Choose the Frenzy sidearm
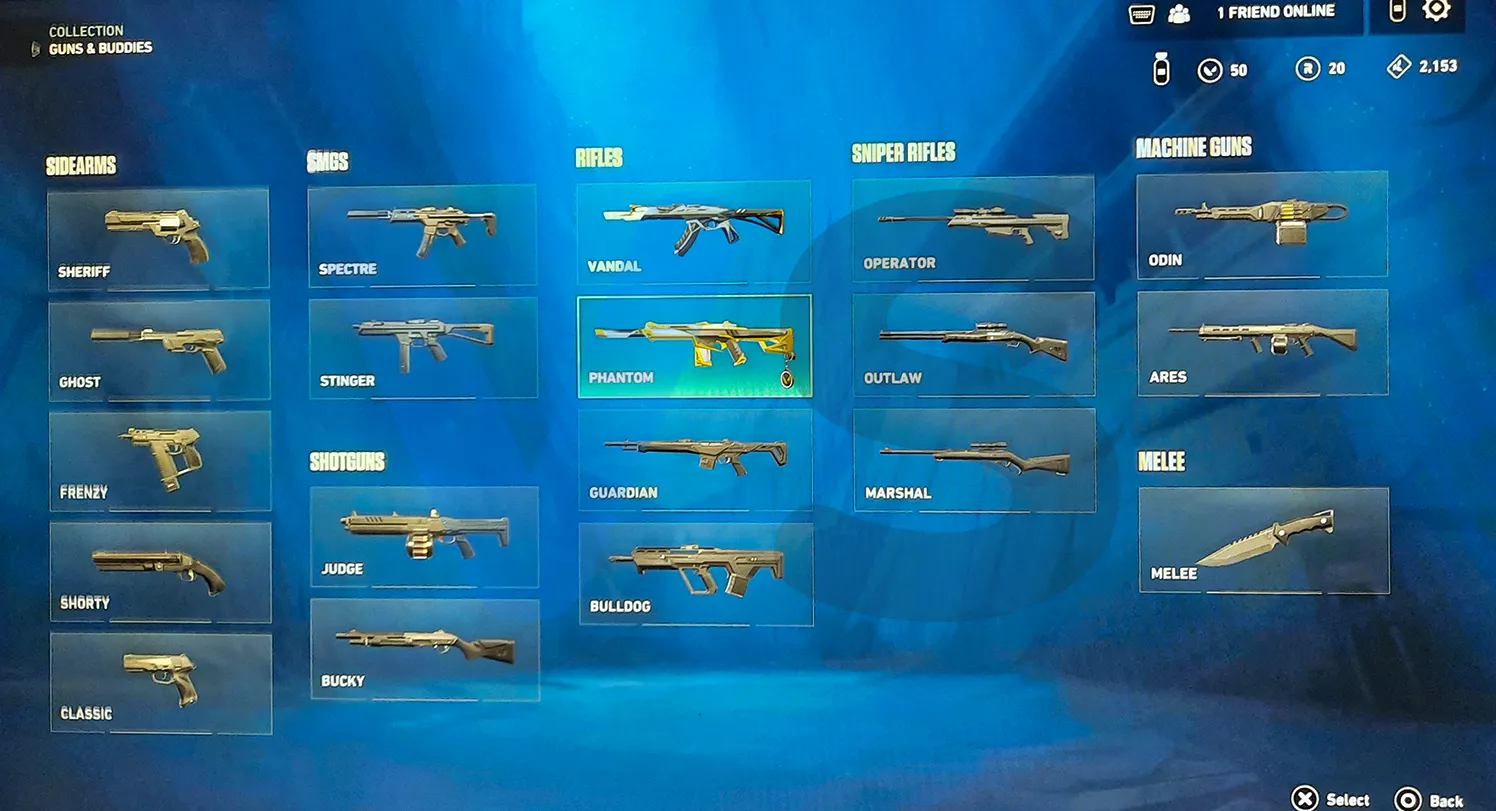This screenshot has height=811, width=1496. pos(160,461)
